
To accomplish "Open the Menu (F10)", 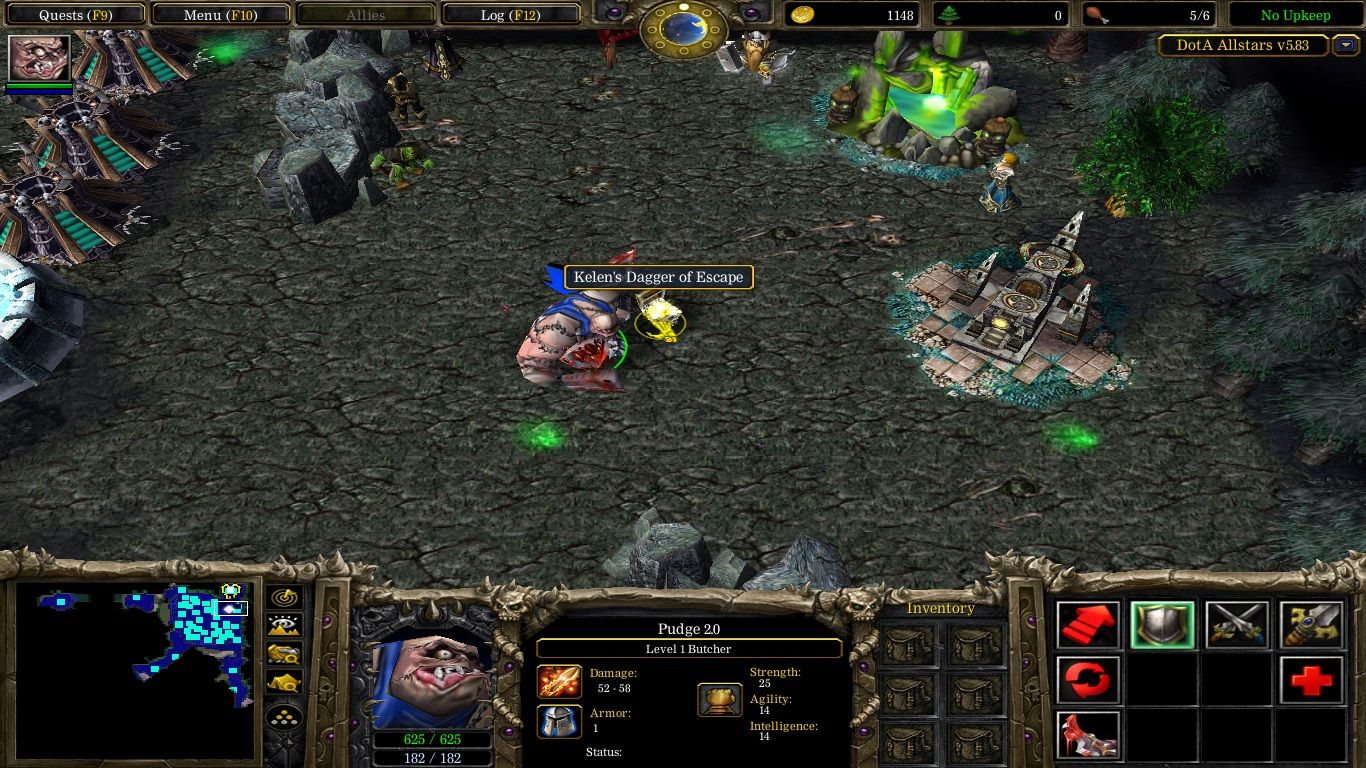I will (x=220, y=14).
